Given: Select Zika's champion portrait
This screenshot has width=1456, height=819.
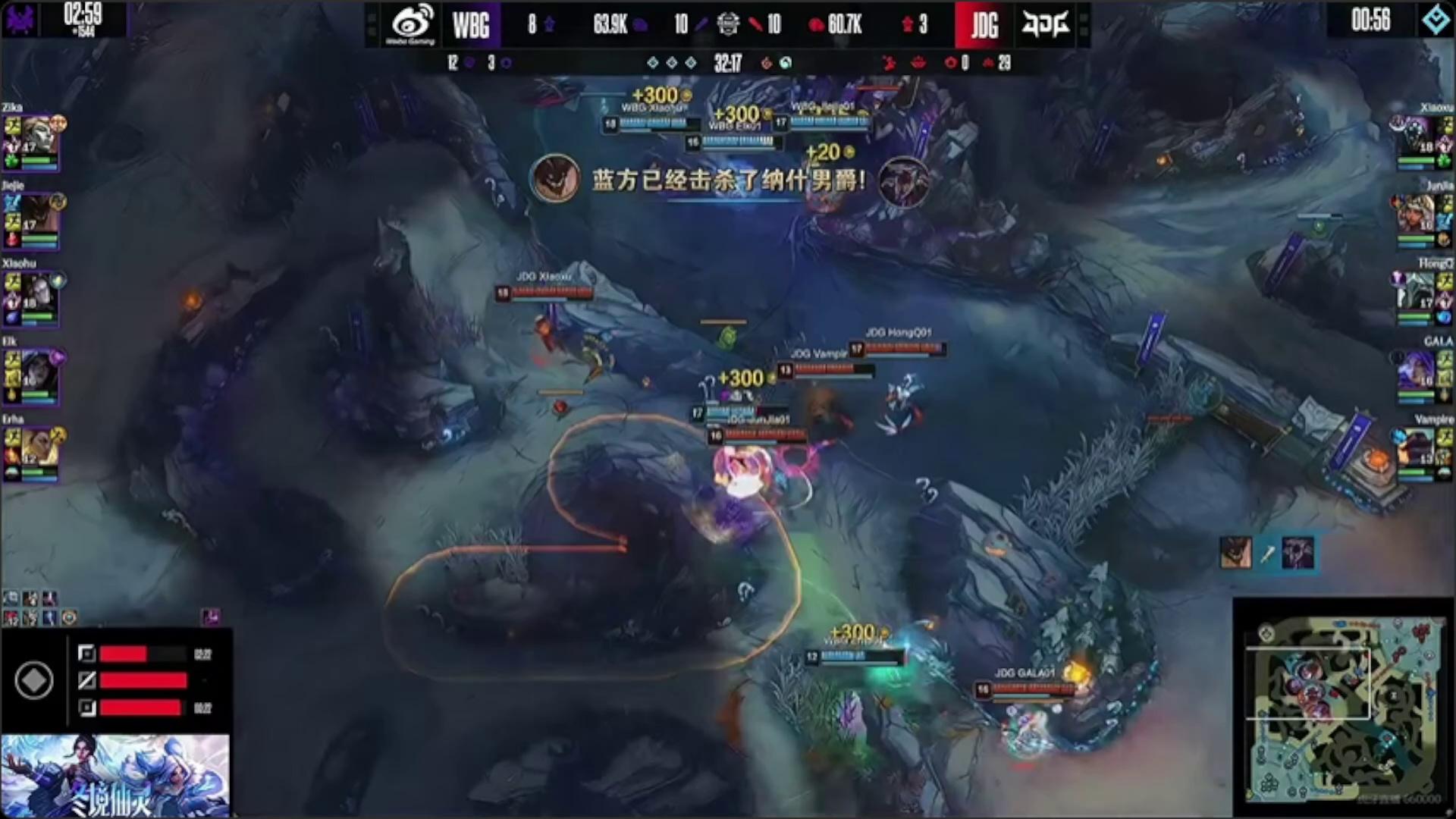Looking at the screenshot, I should [39, 135].
